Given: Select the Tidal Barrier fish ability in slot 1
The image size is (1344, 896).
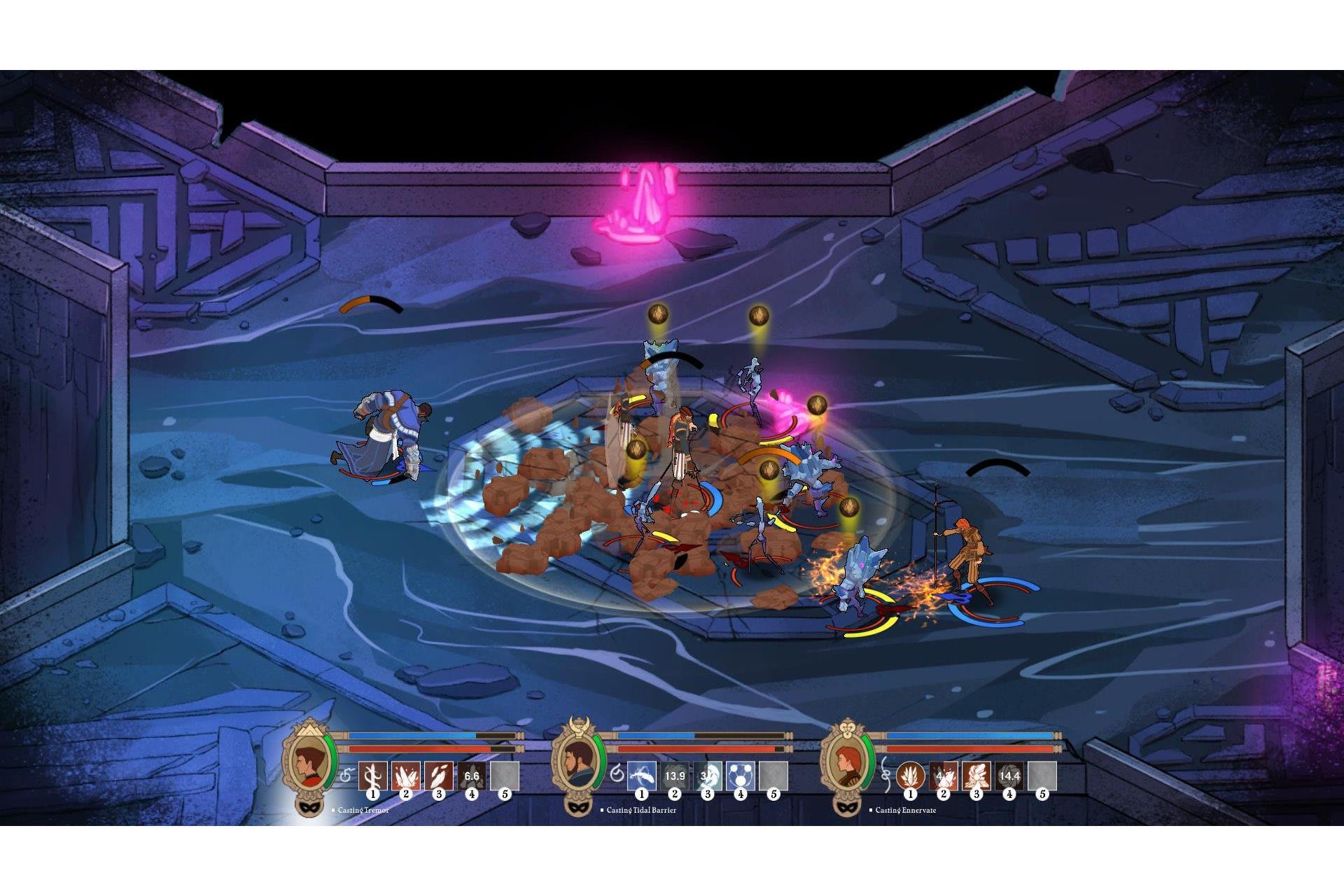Looking at the screenshot, I should tap(641, 776).
